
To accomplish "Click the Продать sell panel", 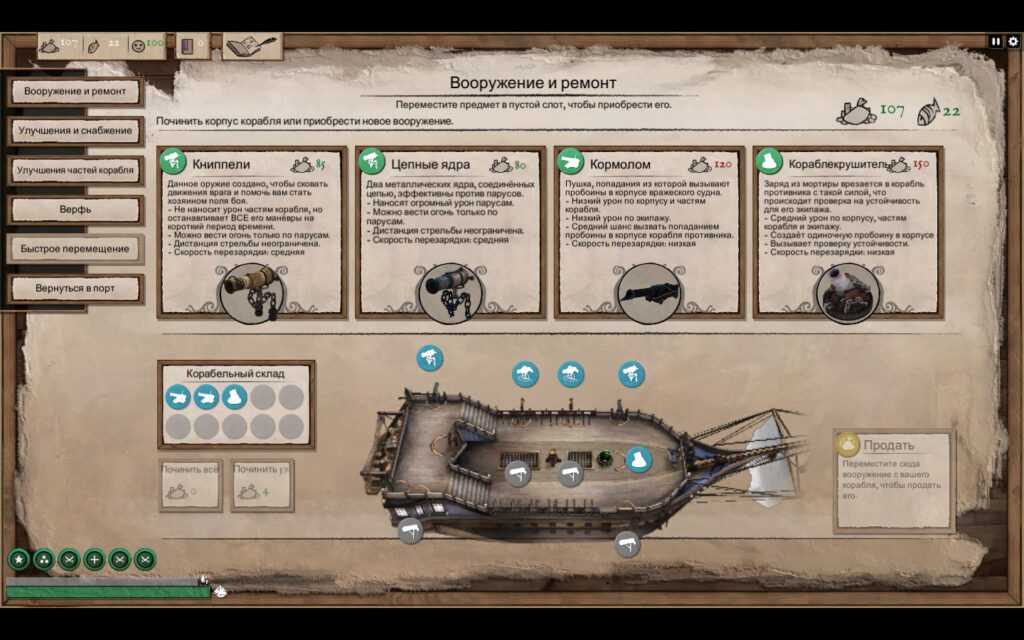I will (x=894, y=479).
